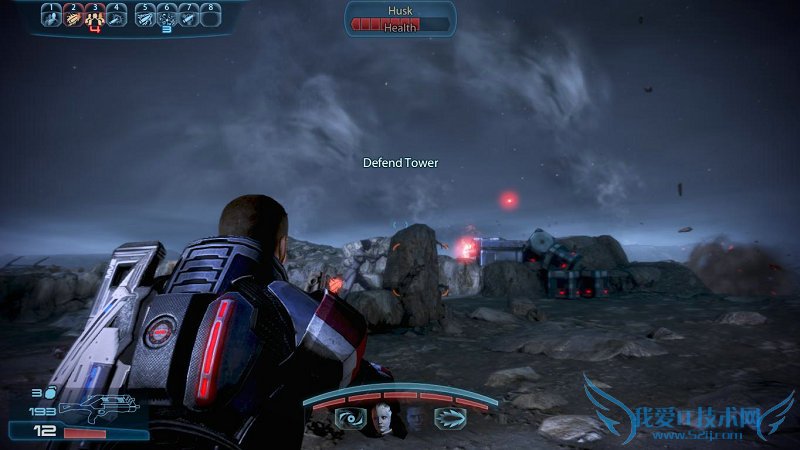This screenshot has width=800, height=450.
Task: Select the asari squadmate portrait
Action: pyautogui.click(x=381, y=418)
